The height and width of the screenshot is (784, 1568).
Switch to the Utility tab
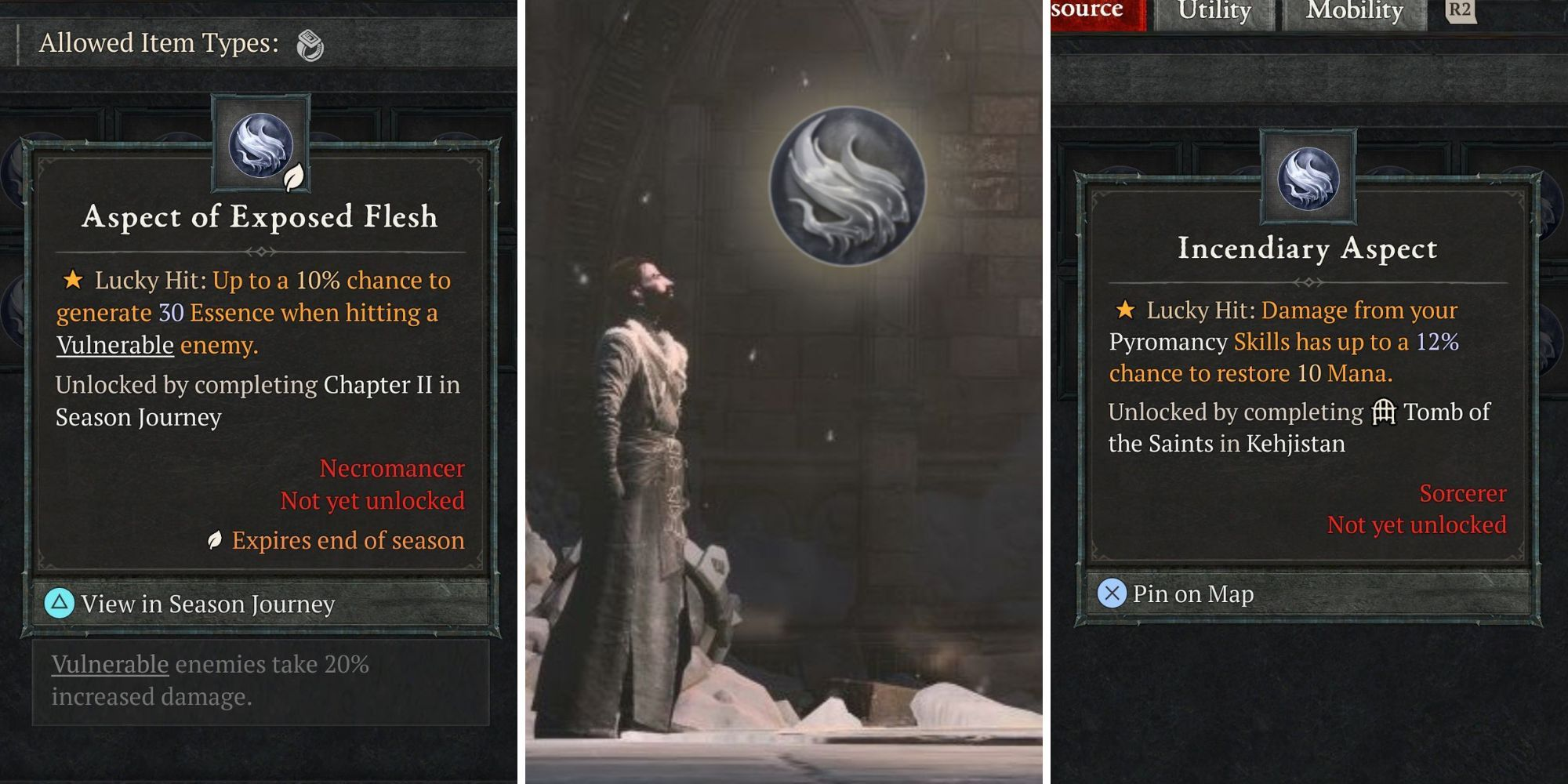click(x=1214, y=12)
